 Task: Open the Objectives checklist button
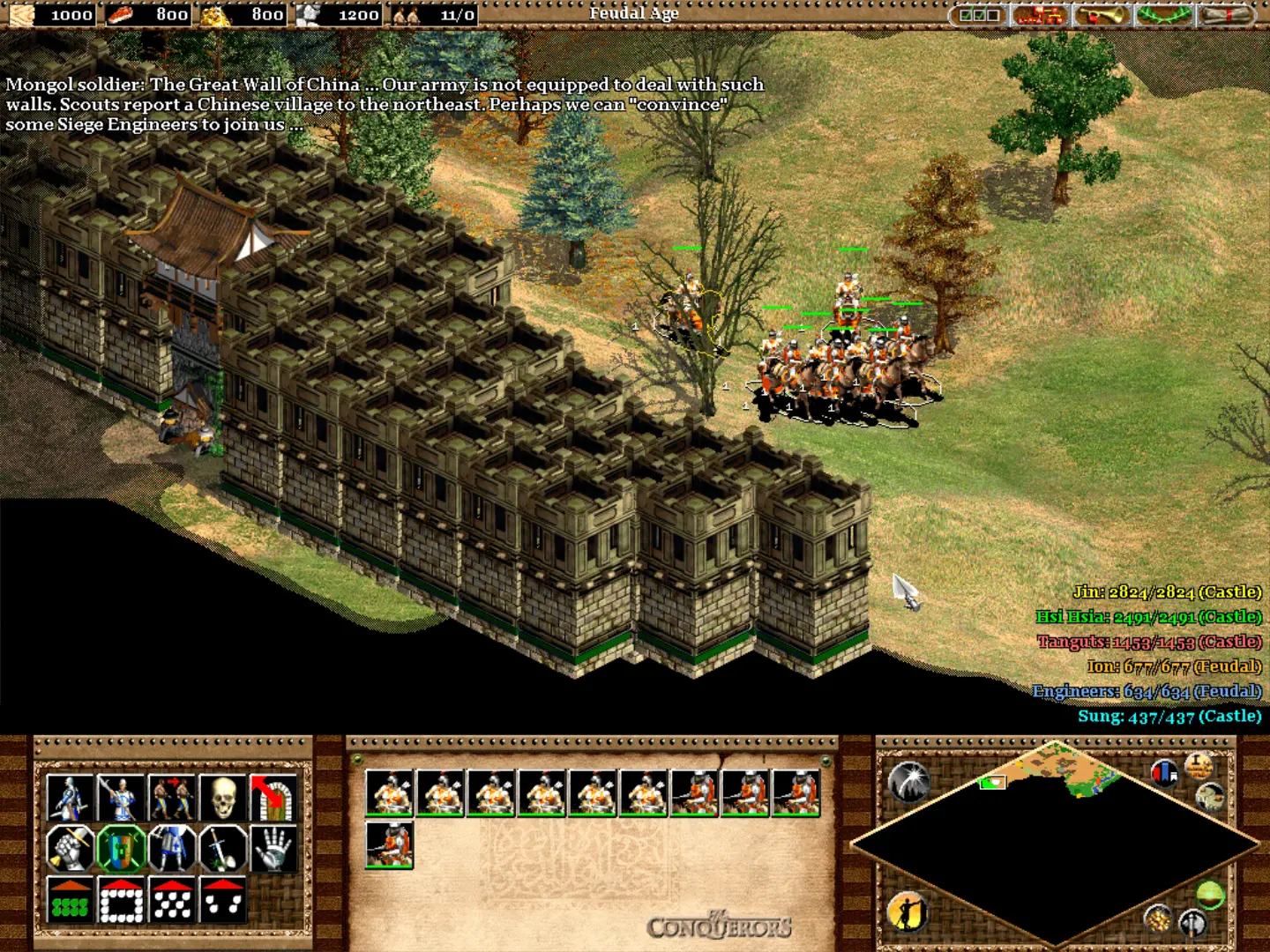(979, 15)
